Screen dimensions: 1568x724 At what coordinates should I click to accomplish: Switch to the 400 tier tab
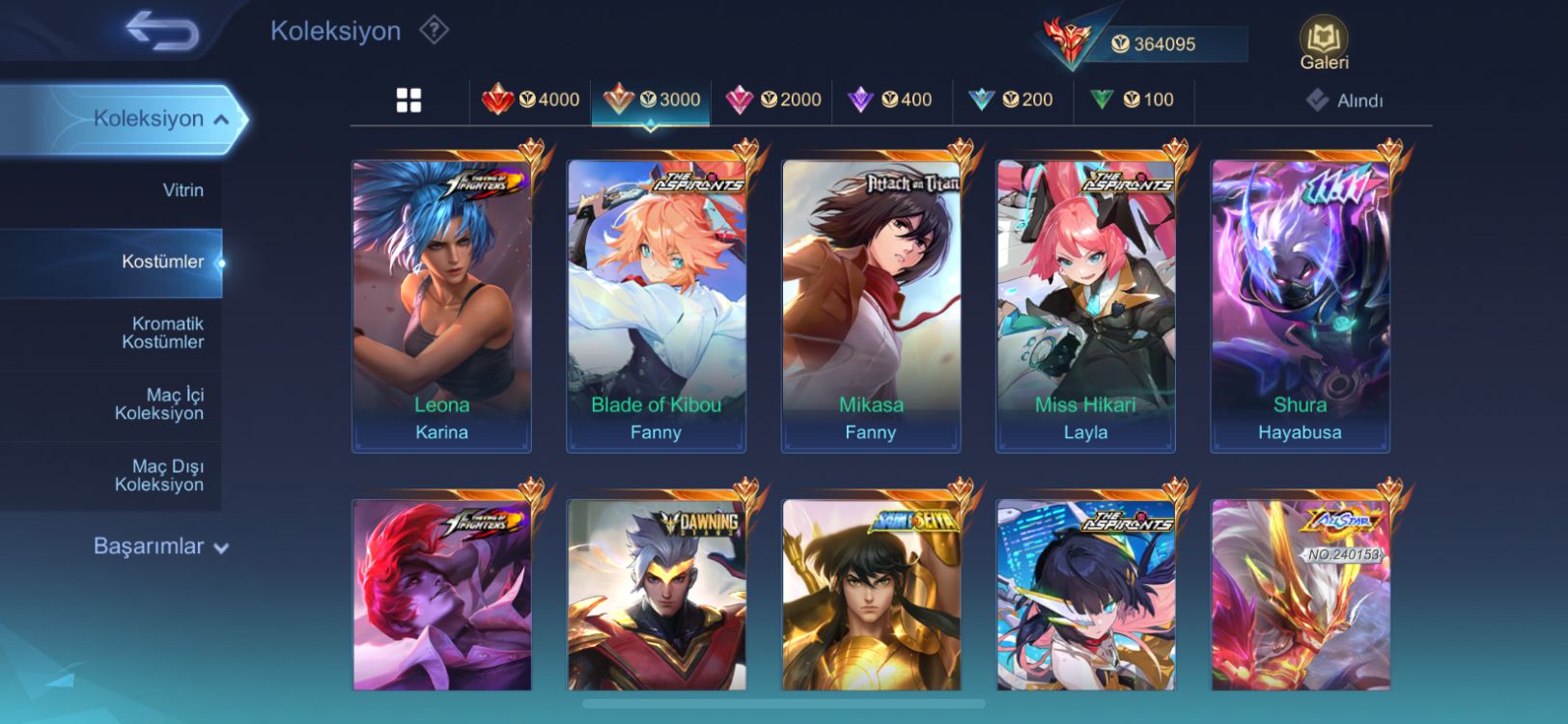890,99
